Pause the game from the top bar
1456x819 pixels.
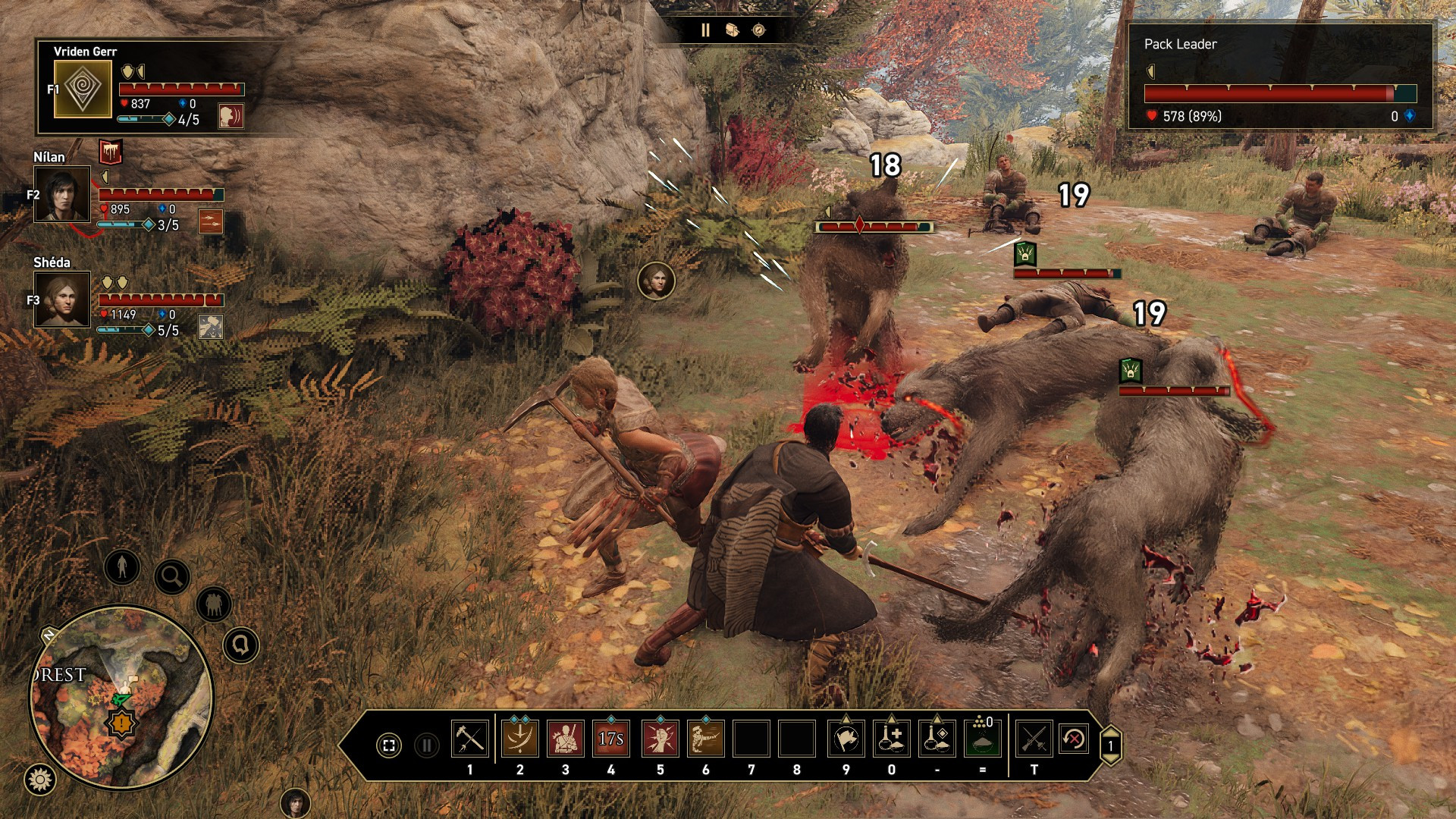705,30
